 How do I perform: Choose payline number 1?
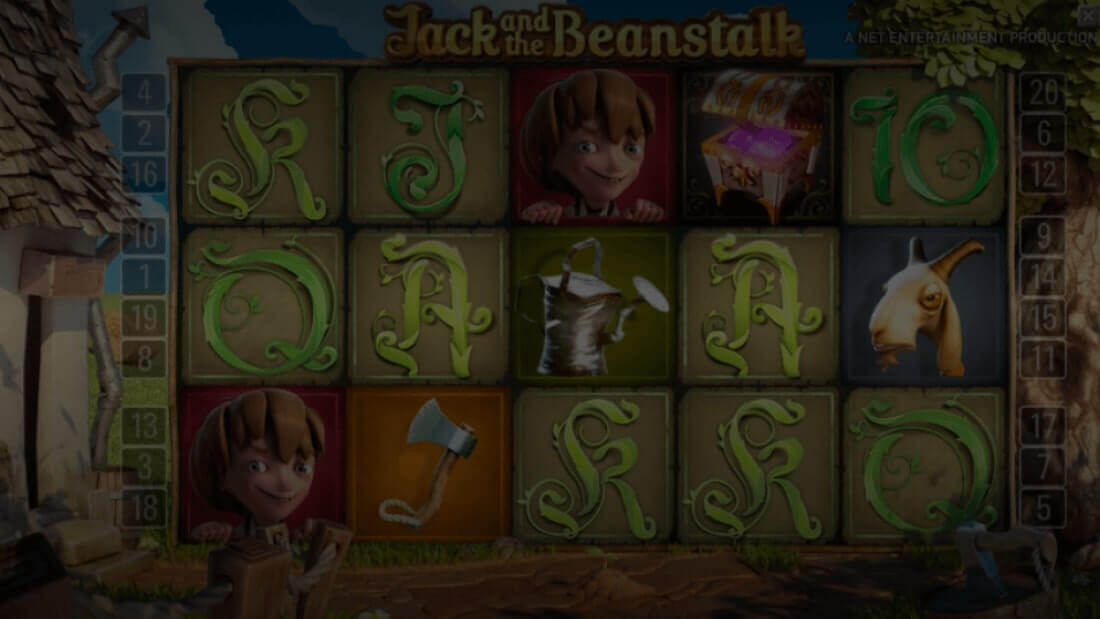click(145, 277)
